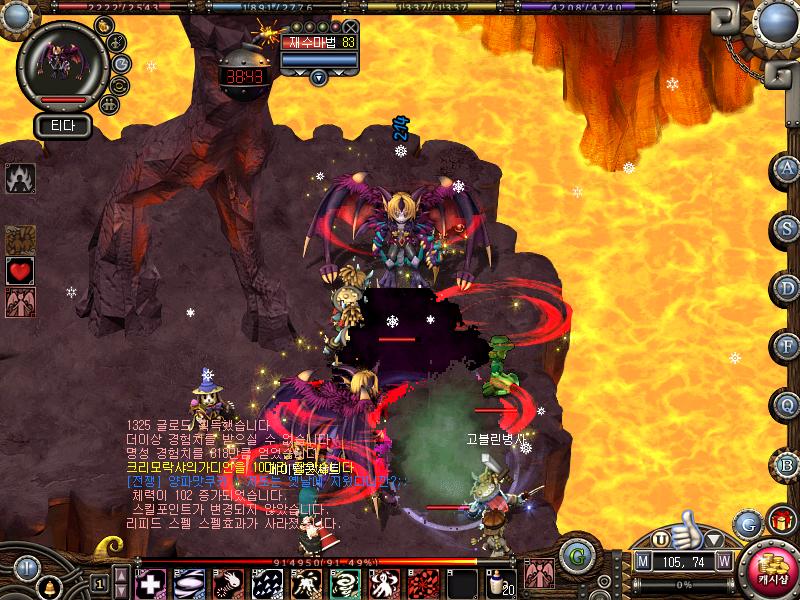Click the red heart buff icon
This screenshot has height=600, width=800.
coord(20,270)
